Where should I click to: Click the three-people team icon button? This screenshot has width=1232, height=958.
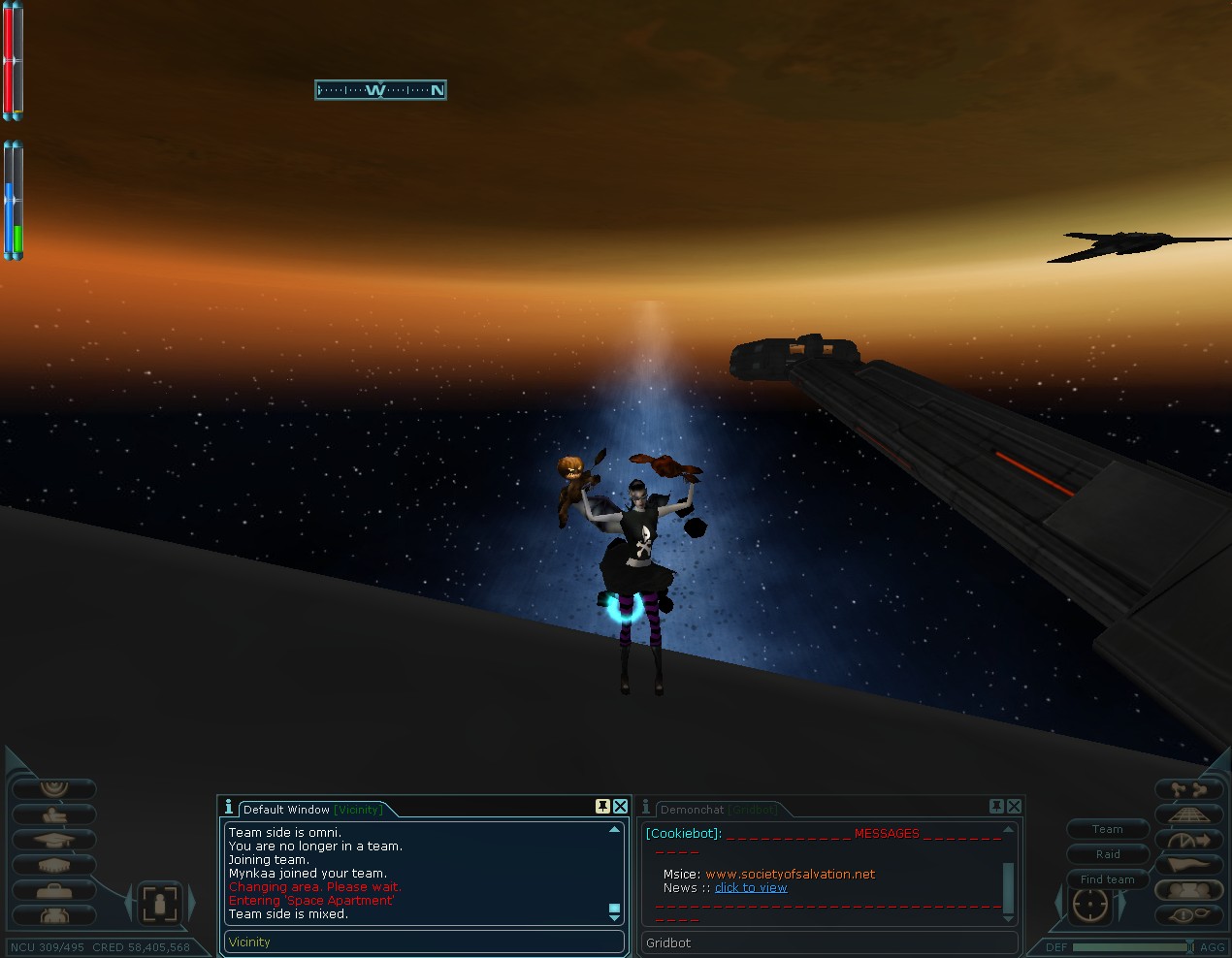pyautogui.click(x=1188, y=890)
